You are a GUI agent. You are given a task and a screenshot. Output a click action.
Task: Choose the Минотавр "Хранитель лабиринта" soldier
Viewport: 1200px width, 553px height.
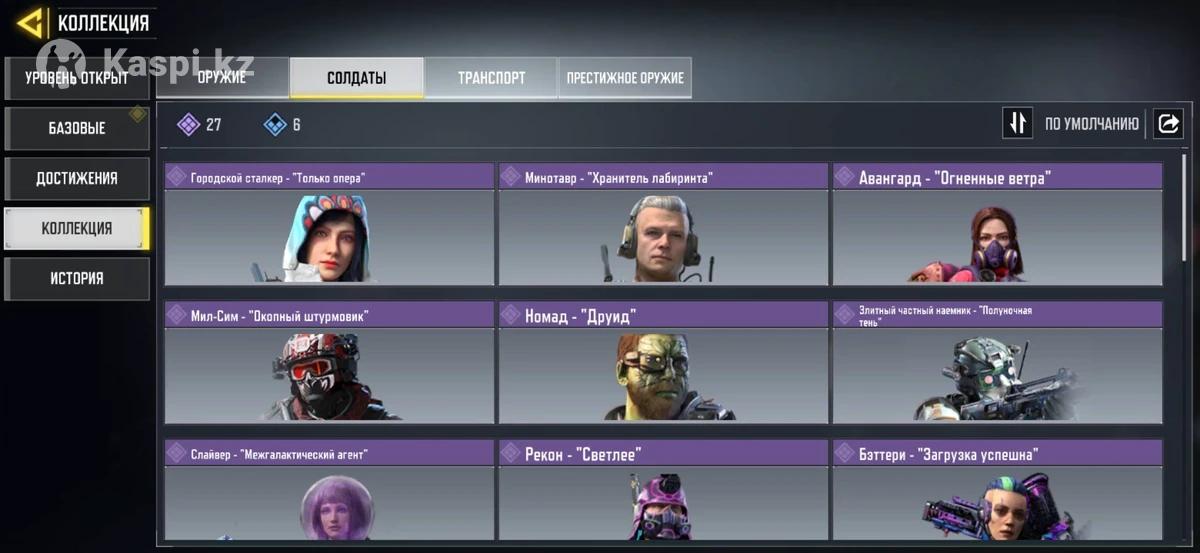point(663,225)
